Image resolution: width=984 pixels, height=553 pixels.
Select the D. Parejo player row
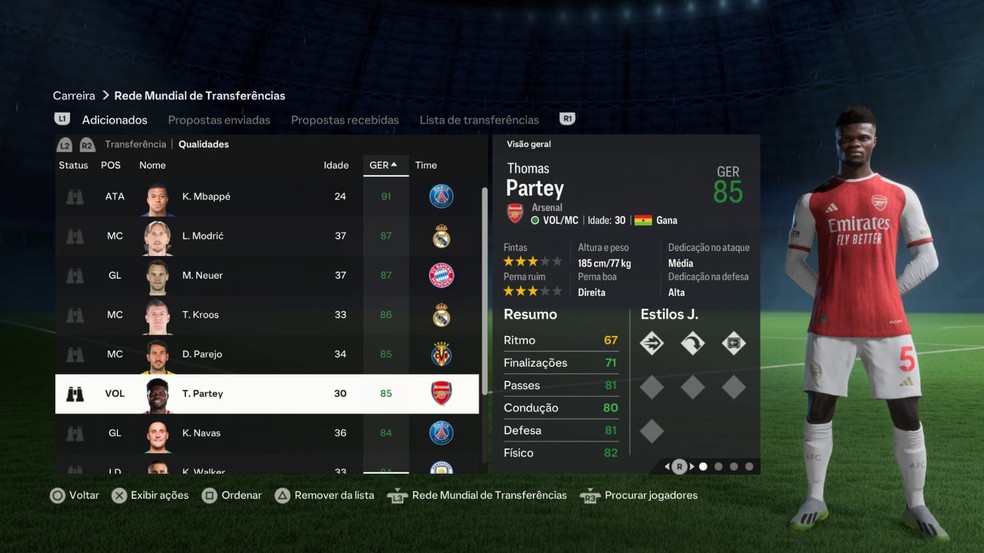click(266, 354)
